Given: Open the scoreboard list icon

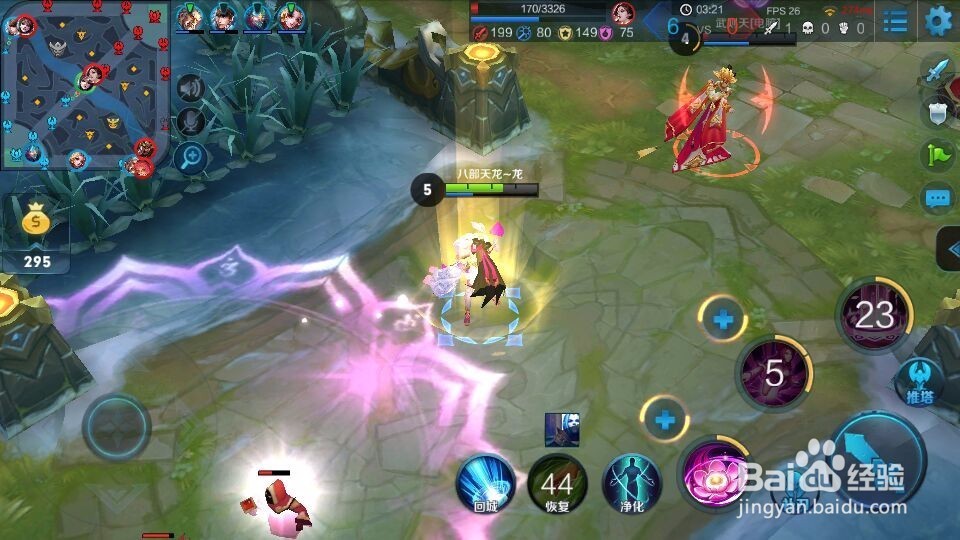Looking at the screenshot, I should coord(896,20).
